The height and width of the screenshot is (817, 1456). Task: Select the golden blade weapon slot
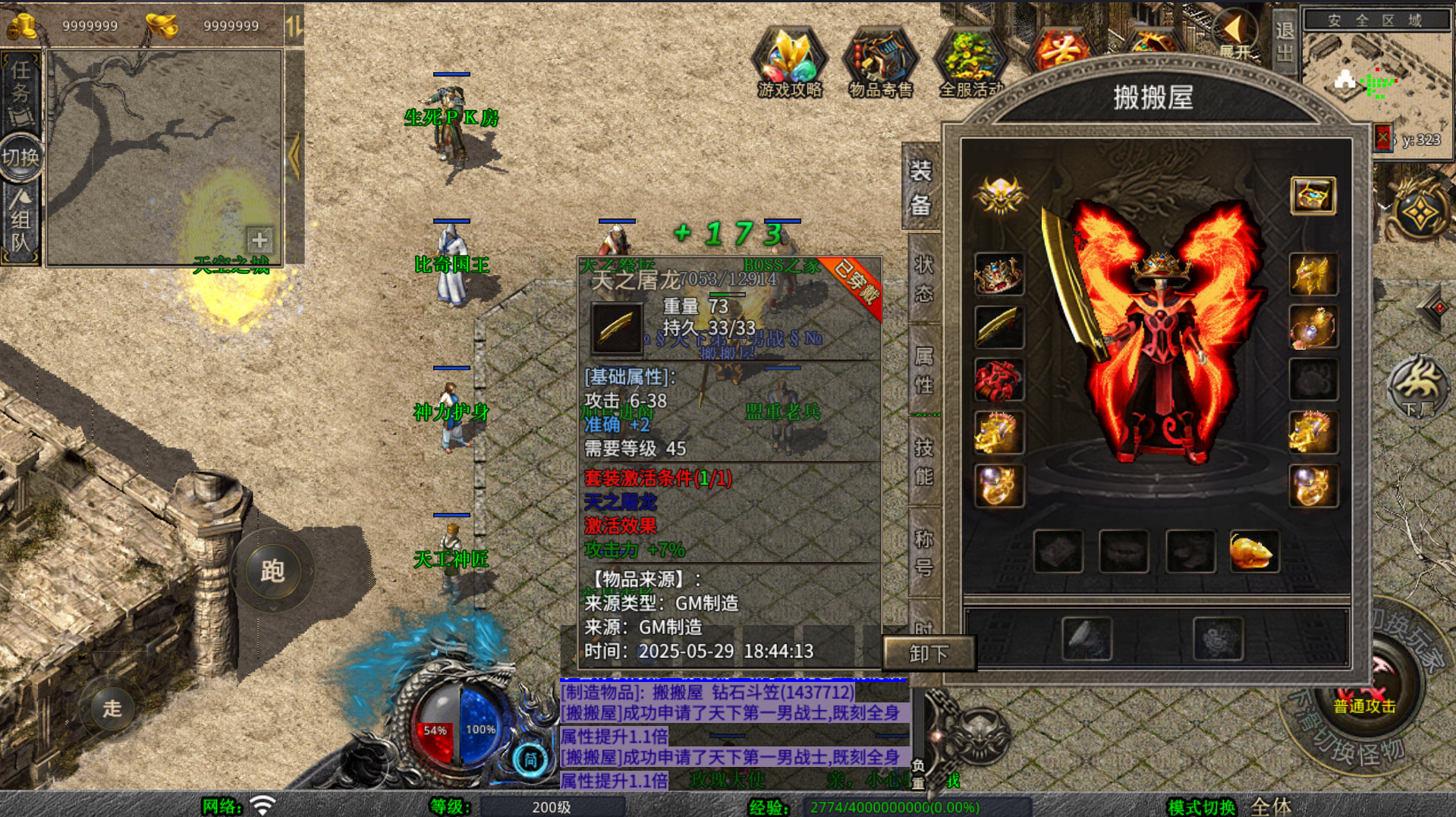coord(998,327)
